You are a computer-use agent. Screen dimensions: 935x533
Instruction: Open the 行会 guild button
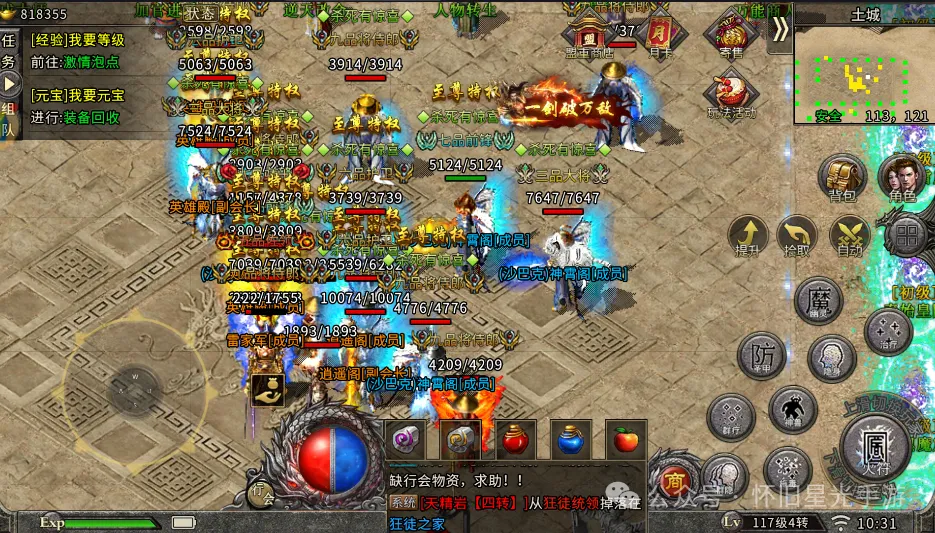tap(261, 494)
